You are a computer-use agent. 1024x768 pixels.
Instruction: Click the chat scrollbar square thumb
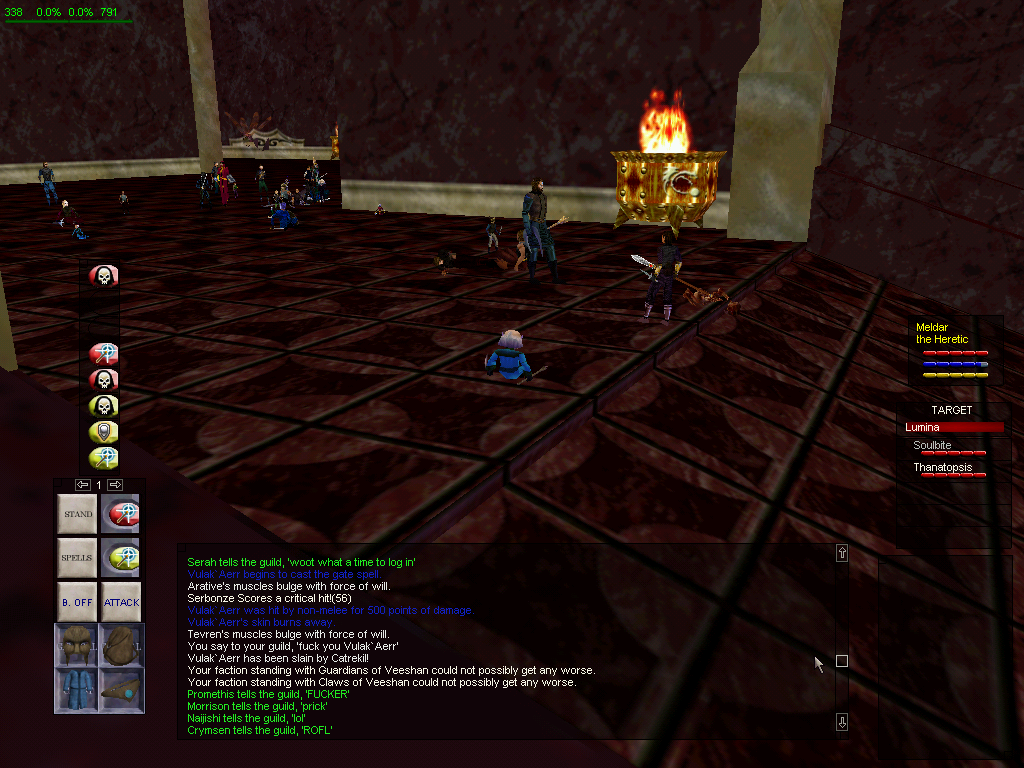point(842,661)
